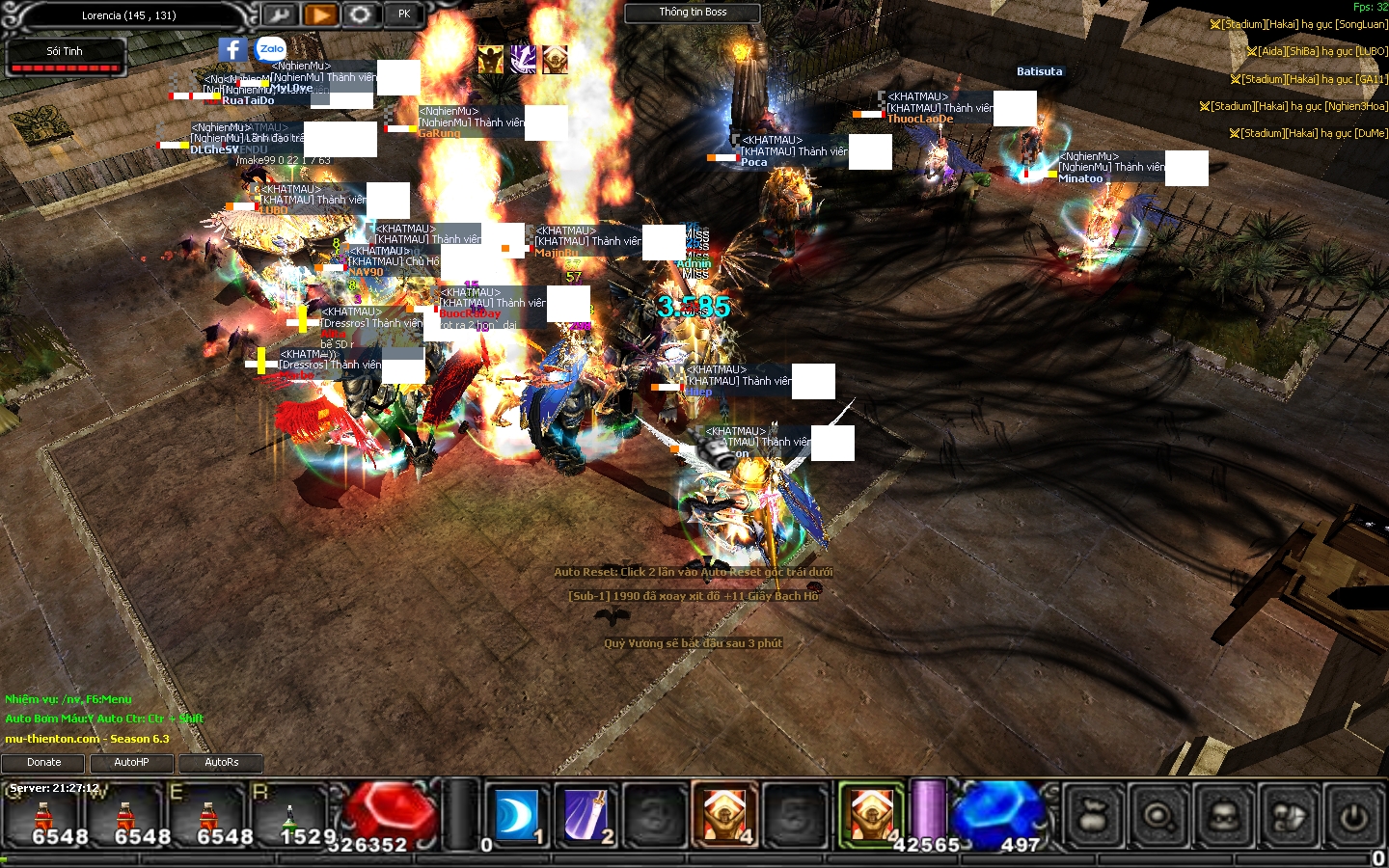Select the purple sword skill in slot 2
The width and height of the screenshot is (1389, 868).
[x=586, y=815]
